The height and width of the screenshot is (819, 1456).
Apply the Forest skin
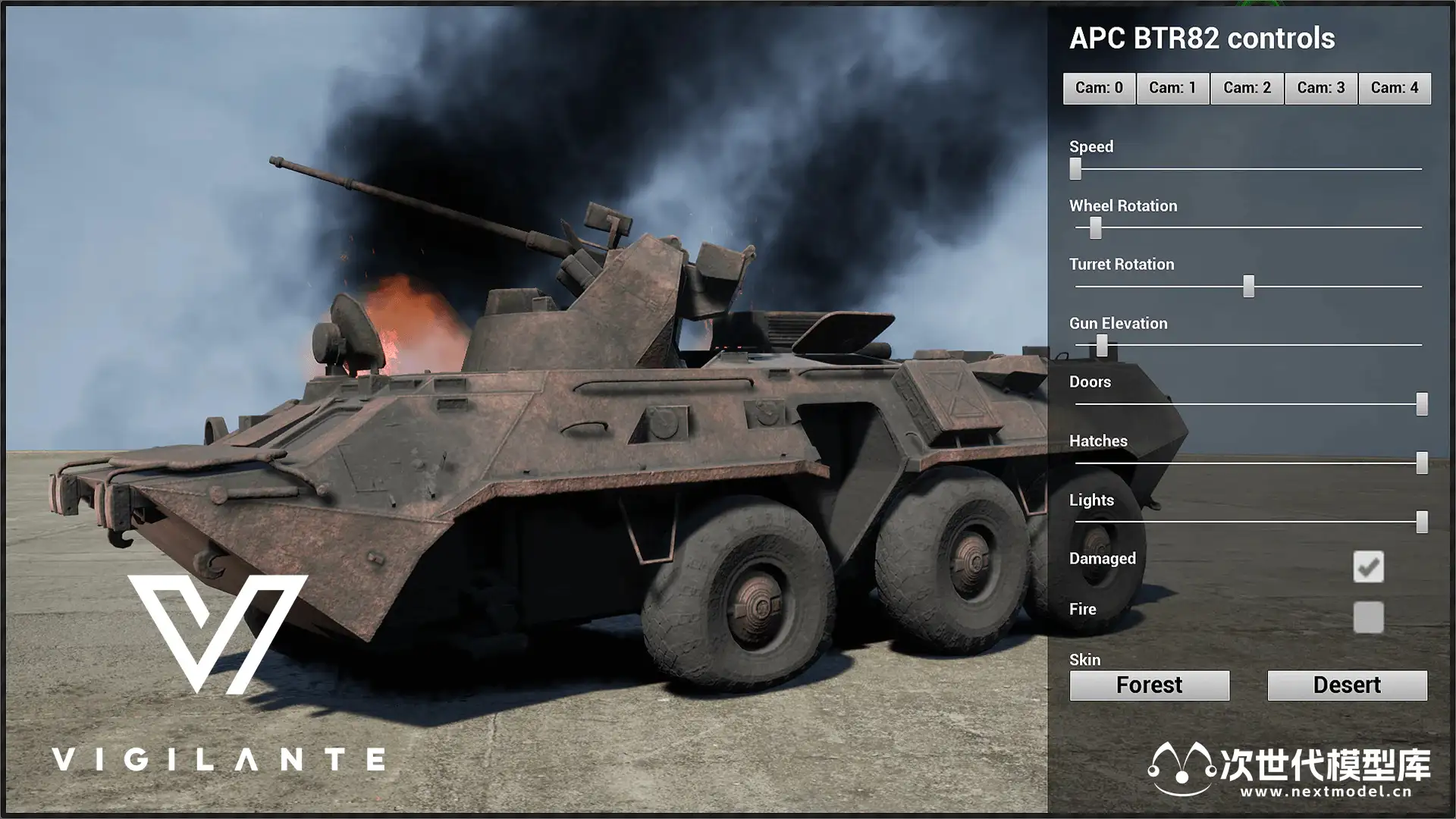pos(1149,685)
